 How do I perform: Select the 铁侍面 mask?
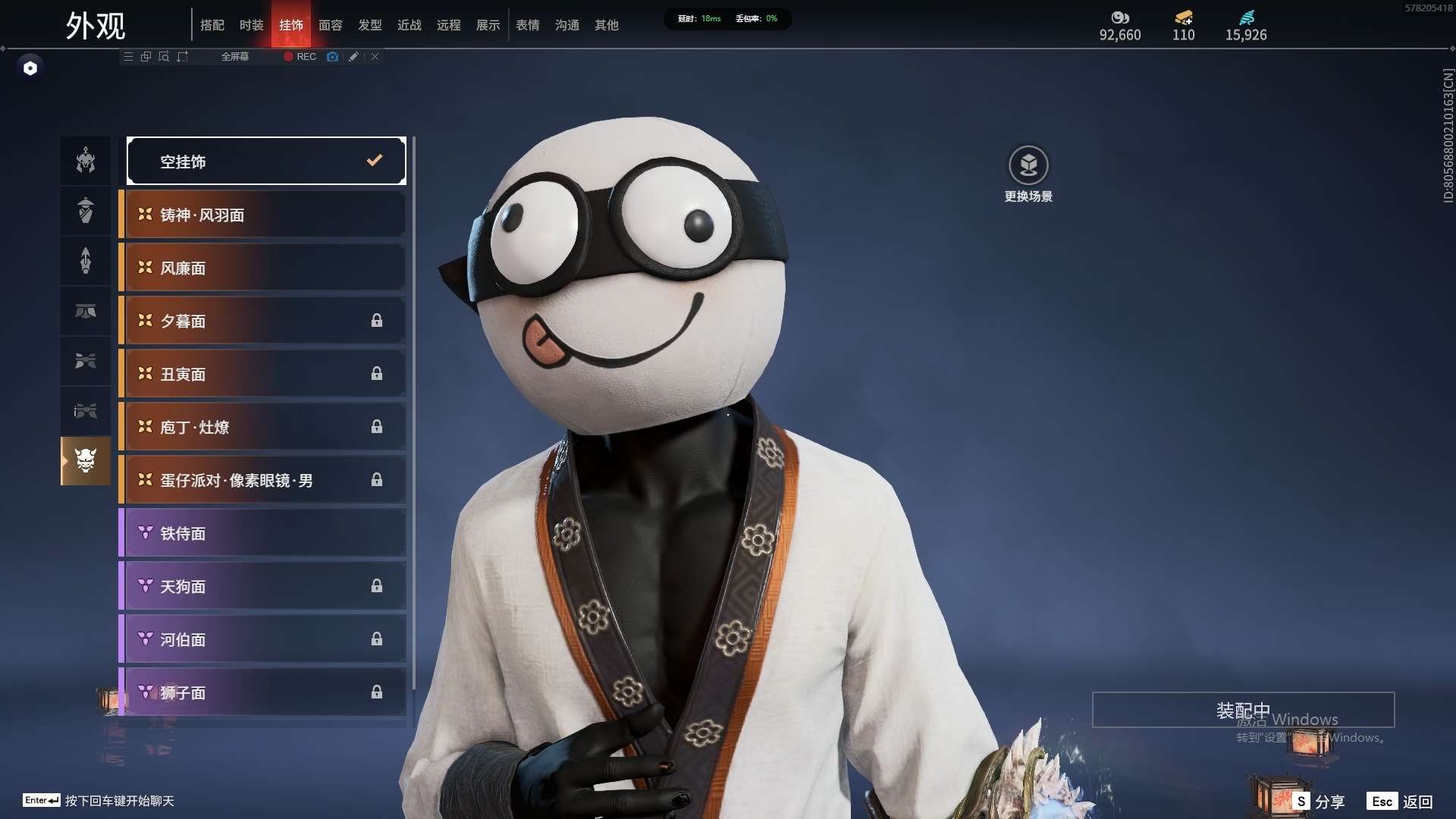point(262,533)
